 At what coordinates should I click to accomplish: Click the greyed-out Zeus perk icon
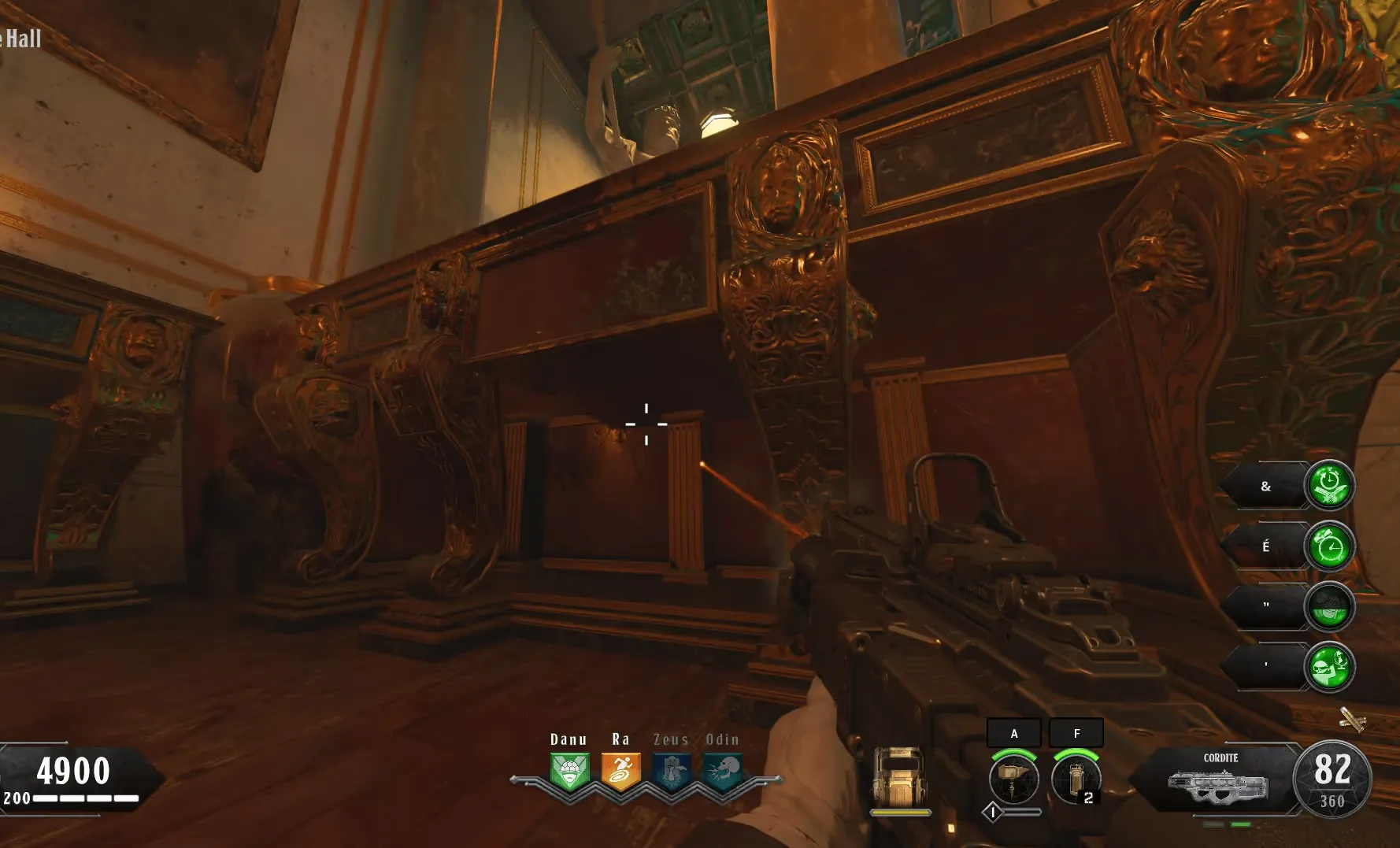(x=672, y=771)
